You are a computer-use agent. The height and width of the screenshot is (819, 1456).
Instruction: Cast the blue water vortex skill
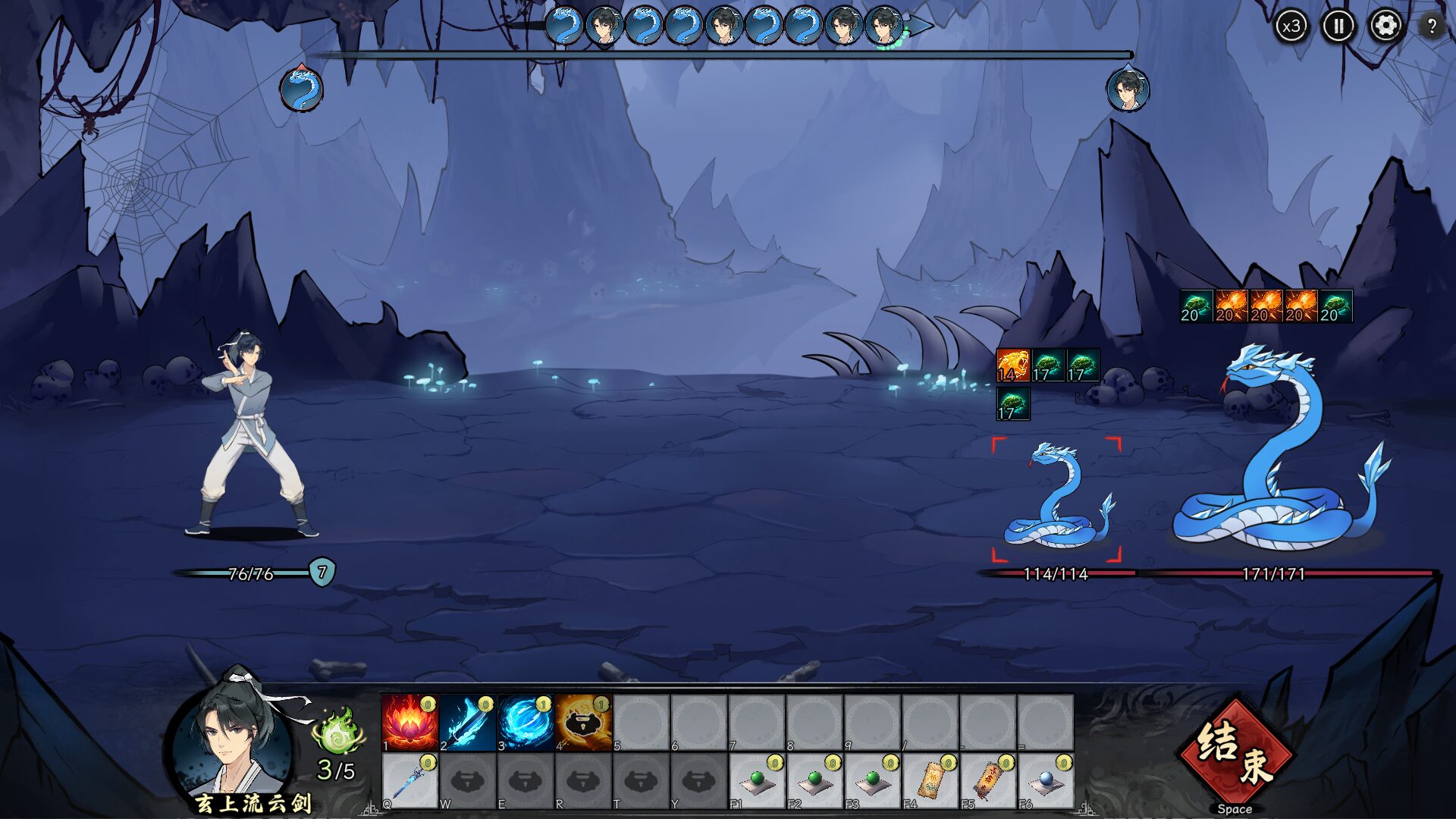(525, 723)
